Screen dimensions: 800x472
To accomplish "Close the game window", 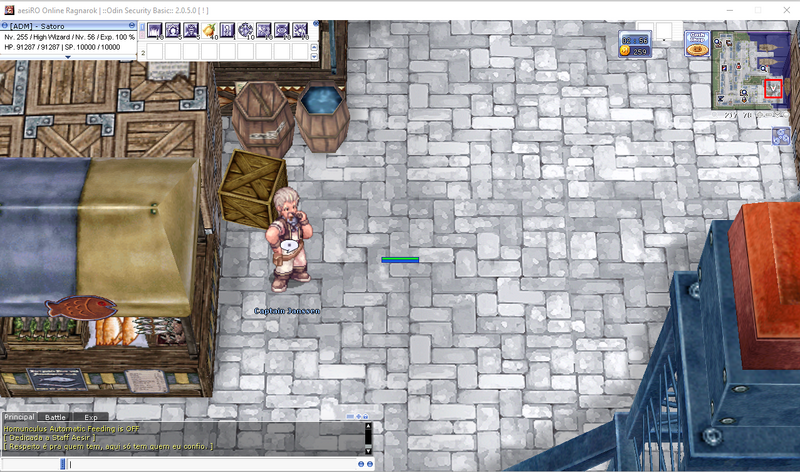I will [x=786, y=8].
